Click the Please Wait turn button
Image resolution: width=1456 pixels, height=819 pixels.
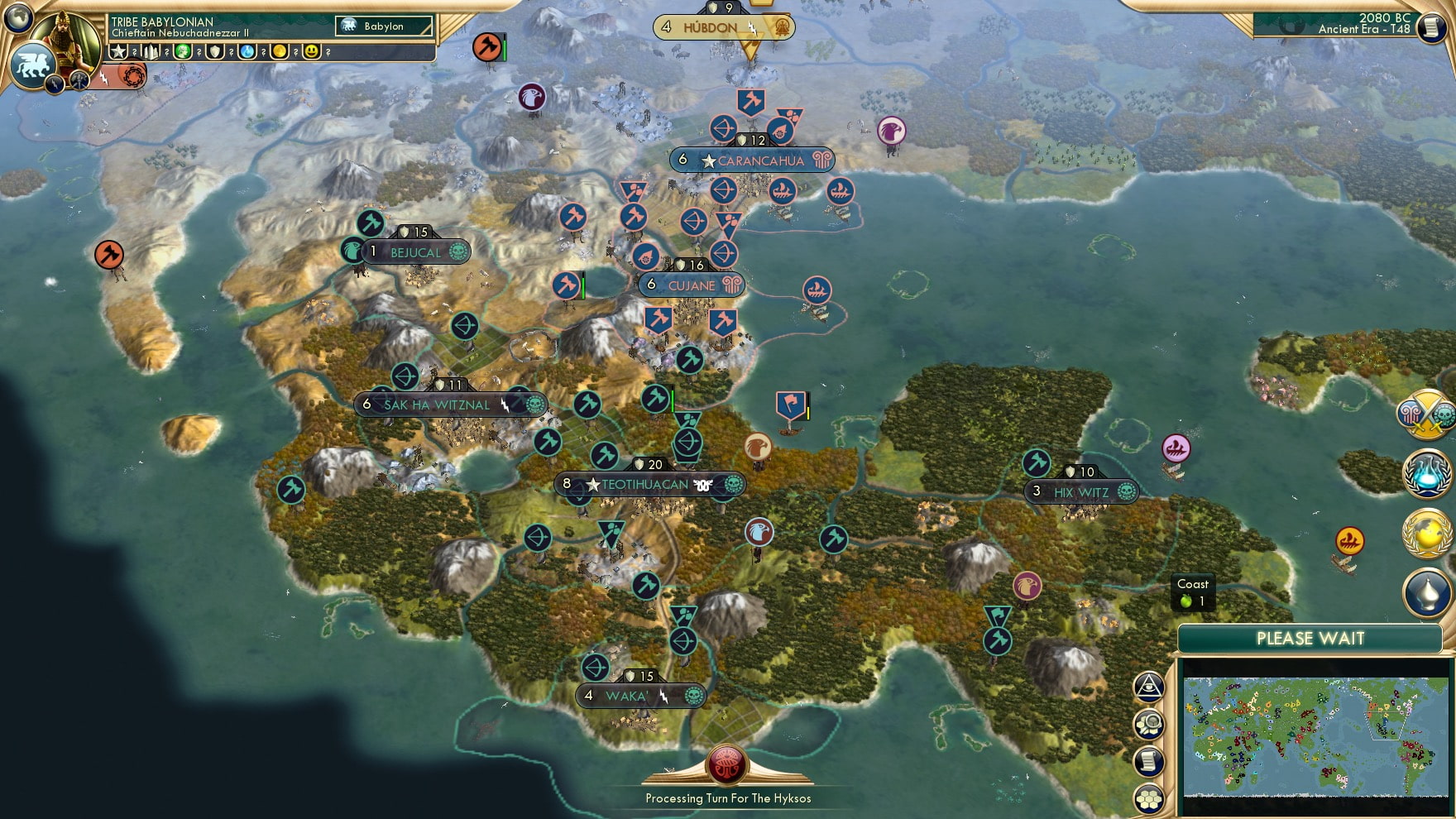pos(1310,639)
